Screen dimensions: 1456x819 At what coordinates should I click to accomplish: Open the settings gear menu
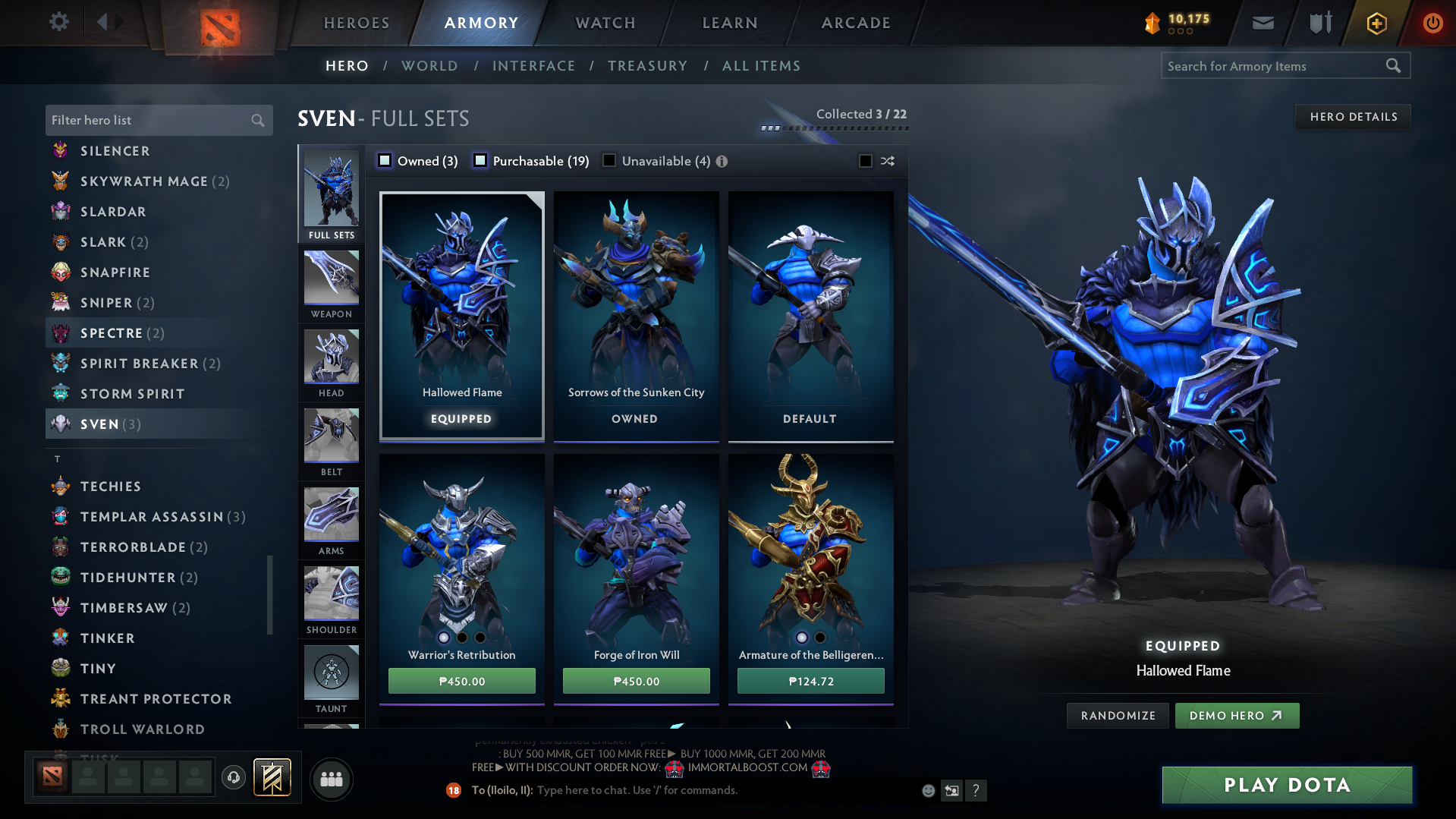pos(59,22)
